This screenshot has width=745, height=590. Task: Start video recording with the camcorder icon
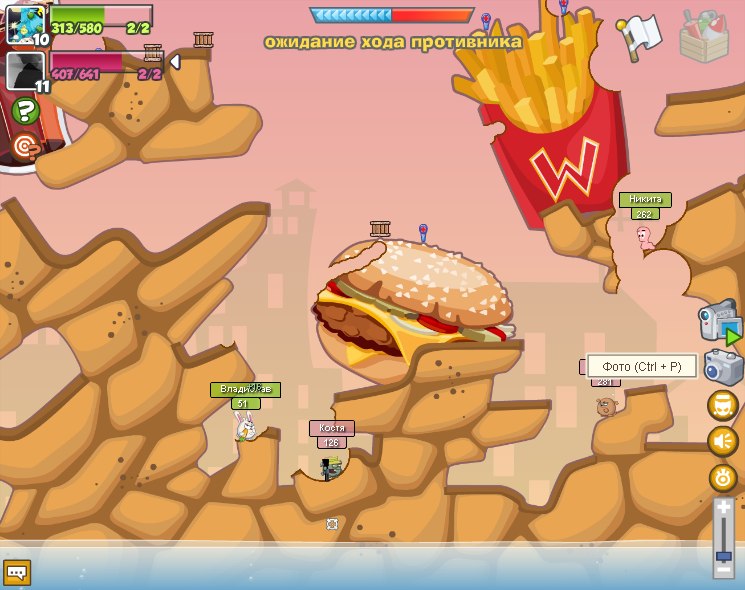point(720,323)
